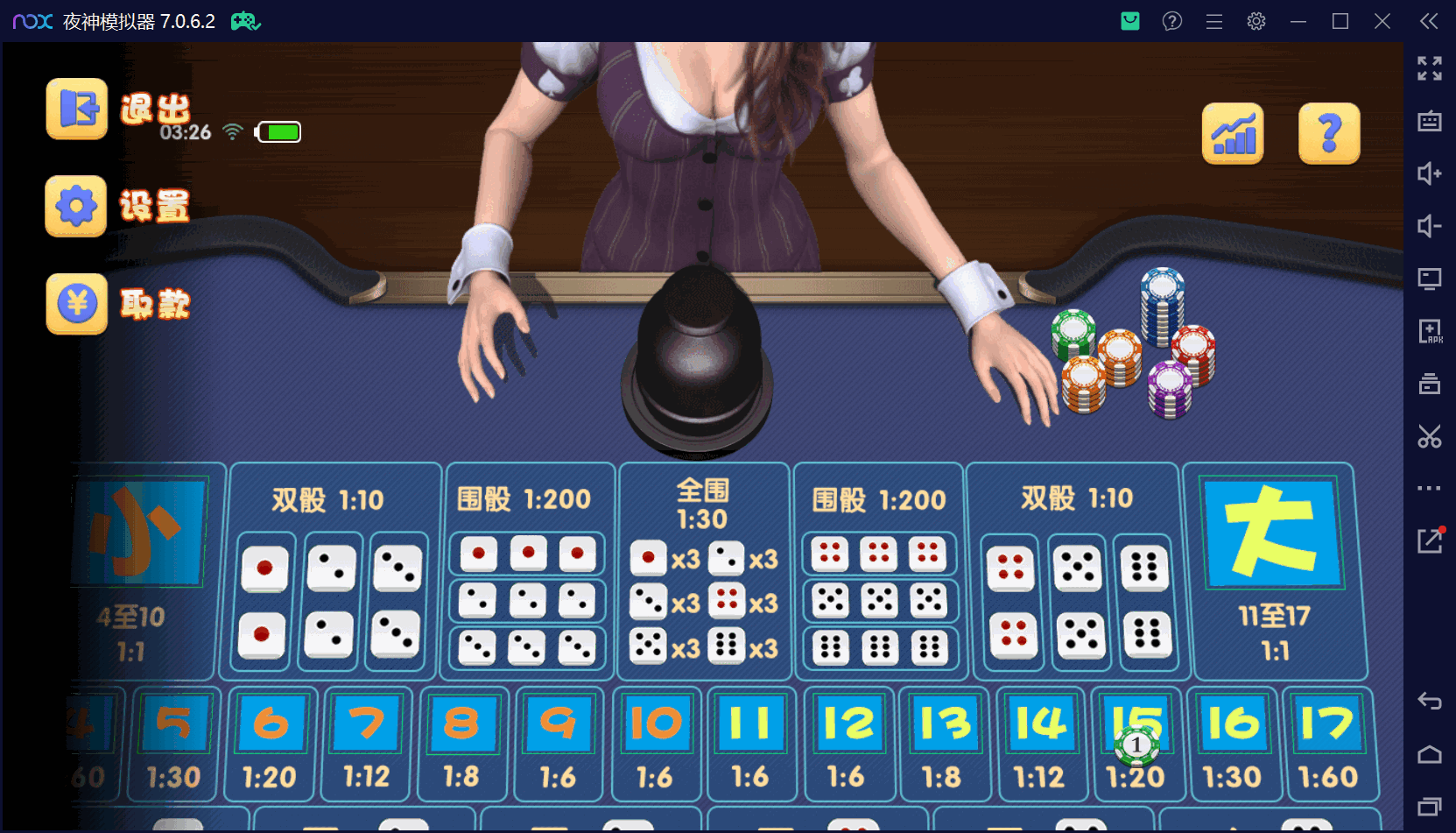Select the total 6 betting tile
The height and width of the screenshot is (833, 1456).
(x=271, y=743)
